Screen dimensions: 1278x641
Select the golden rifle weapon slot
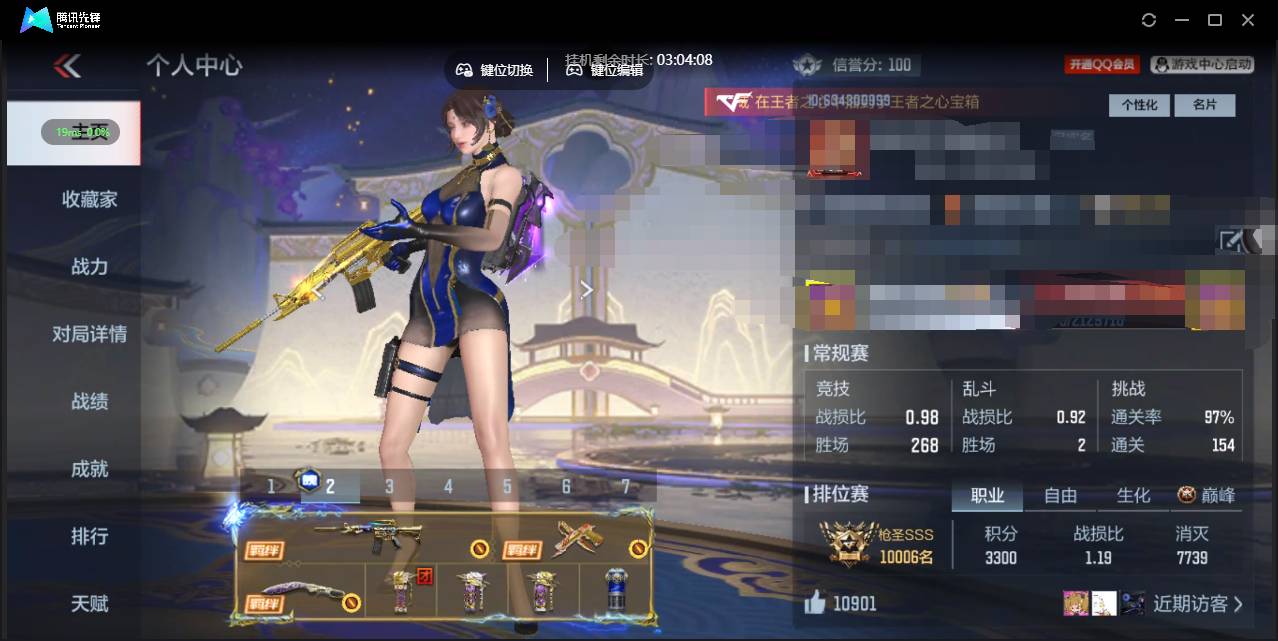[x=368, y=537]
